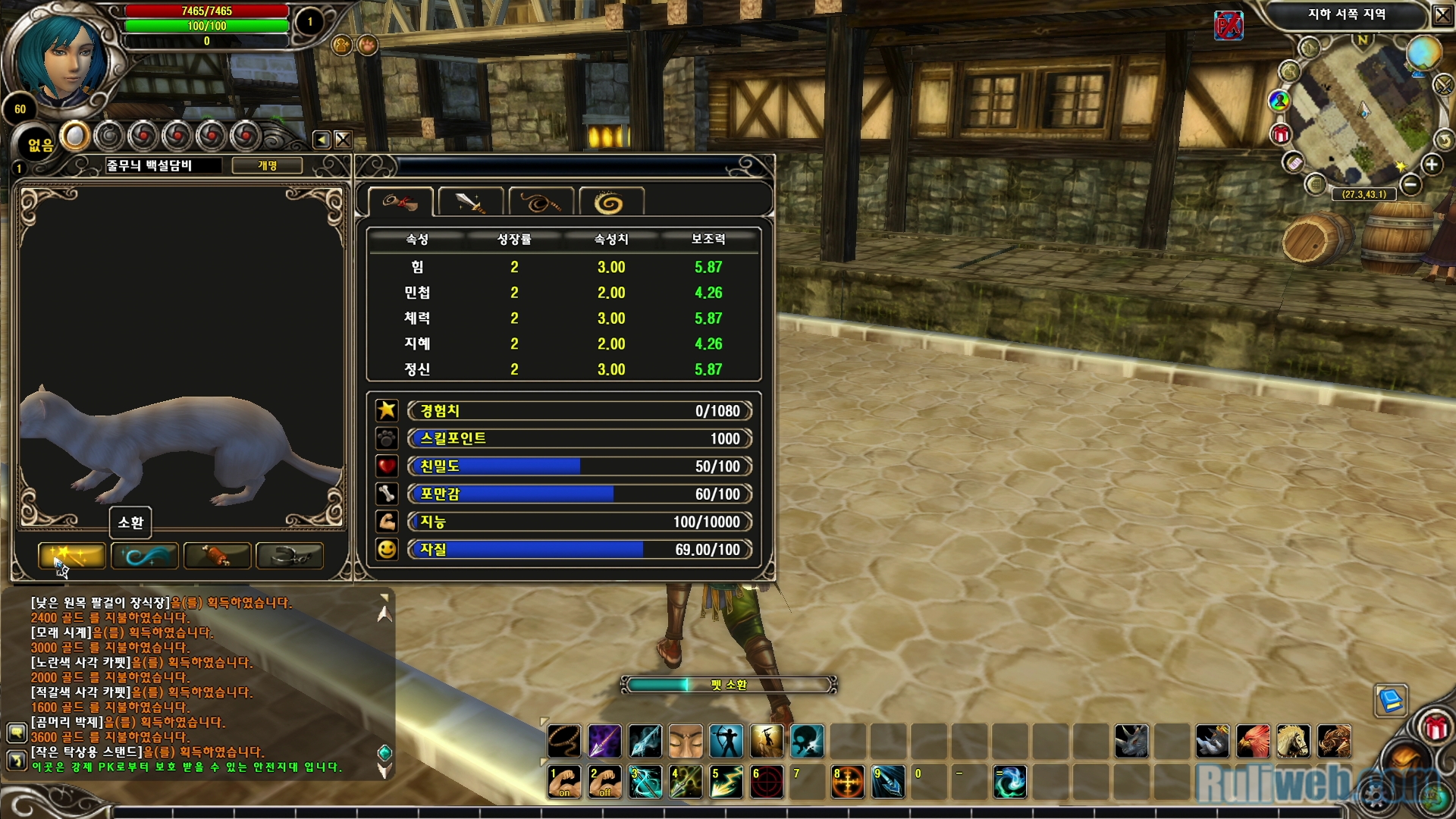
Task: Click the 개명 rename pet button
Action: tap(267, 165)
